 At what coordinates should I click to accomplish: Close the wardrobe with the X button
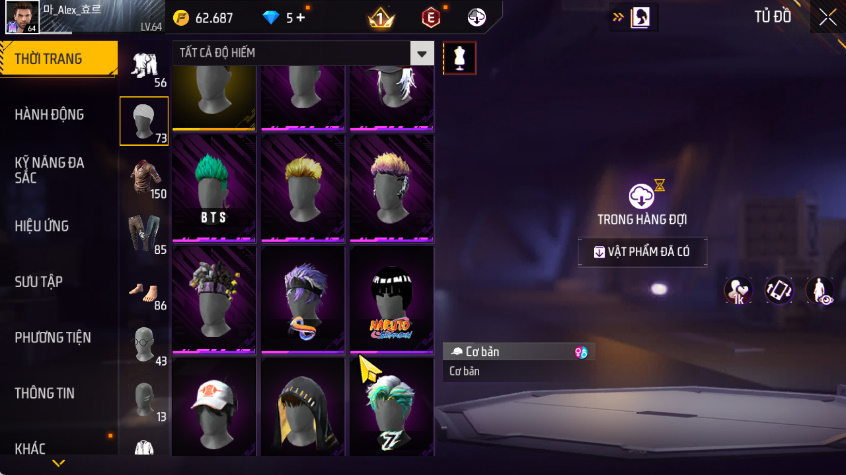point(827,17)
